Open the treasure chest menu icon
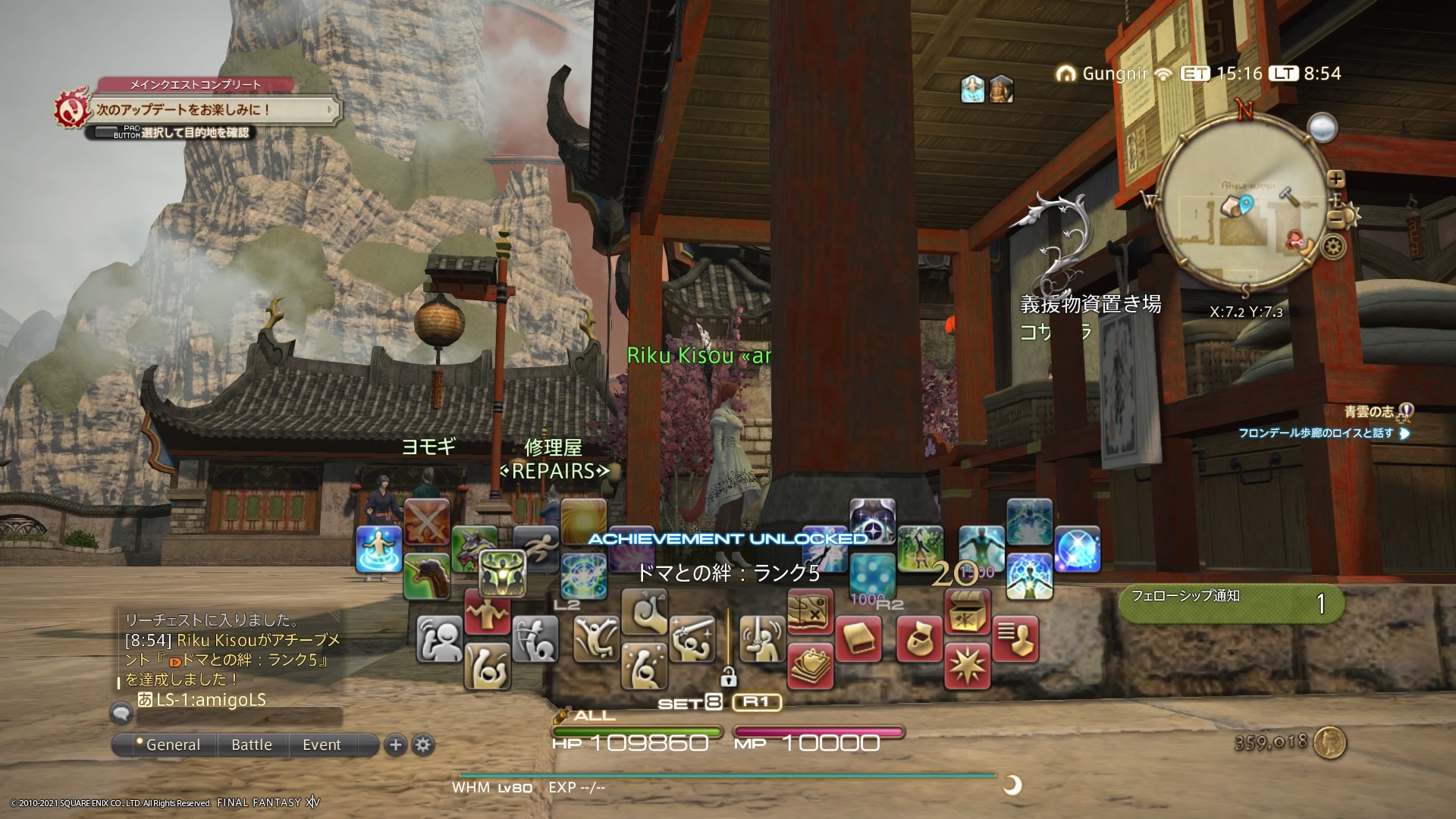This screenshot has height=819, width=1456. click(968, 611)
